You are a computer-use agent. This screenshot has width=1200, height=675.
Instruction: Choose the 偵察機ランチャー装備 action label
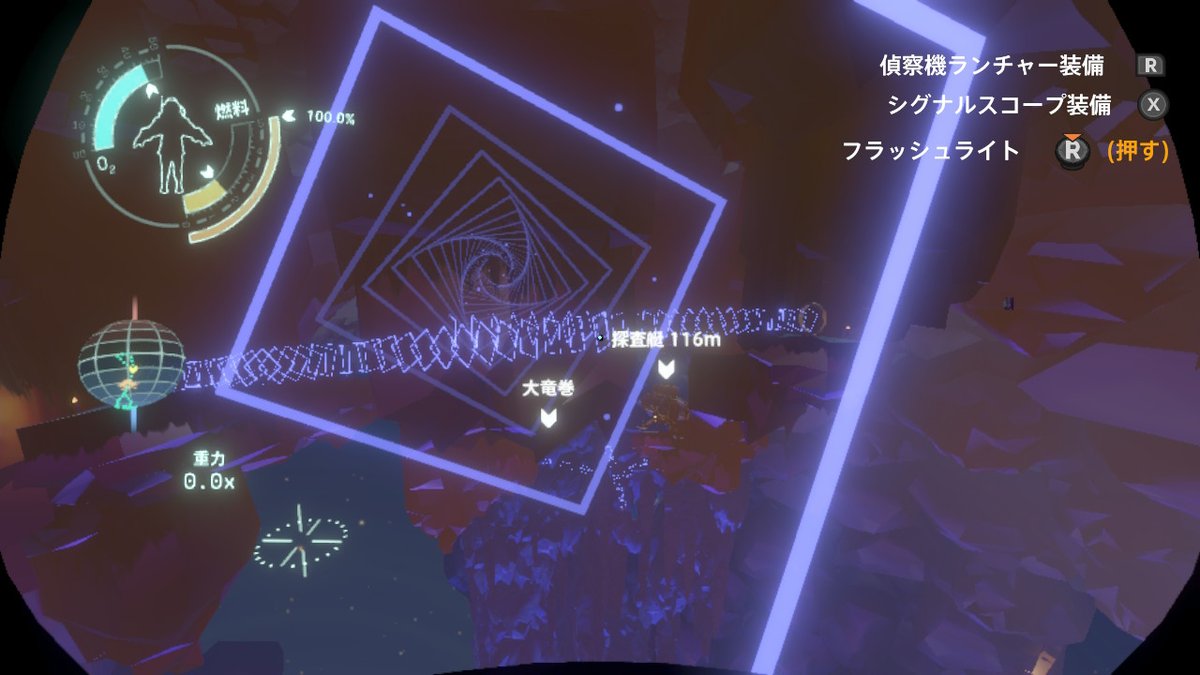pyautogui.click(x=991, y=66)
